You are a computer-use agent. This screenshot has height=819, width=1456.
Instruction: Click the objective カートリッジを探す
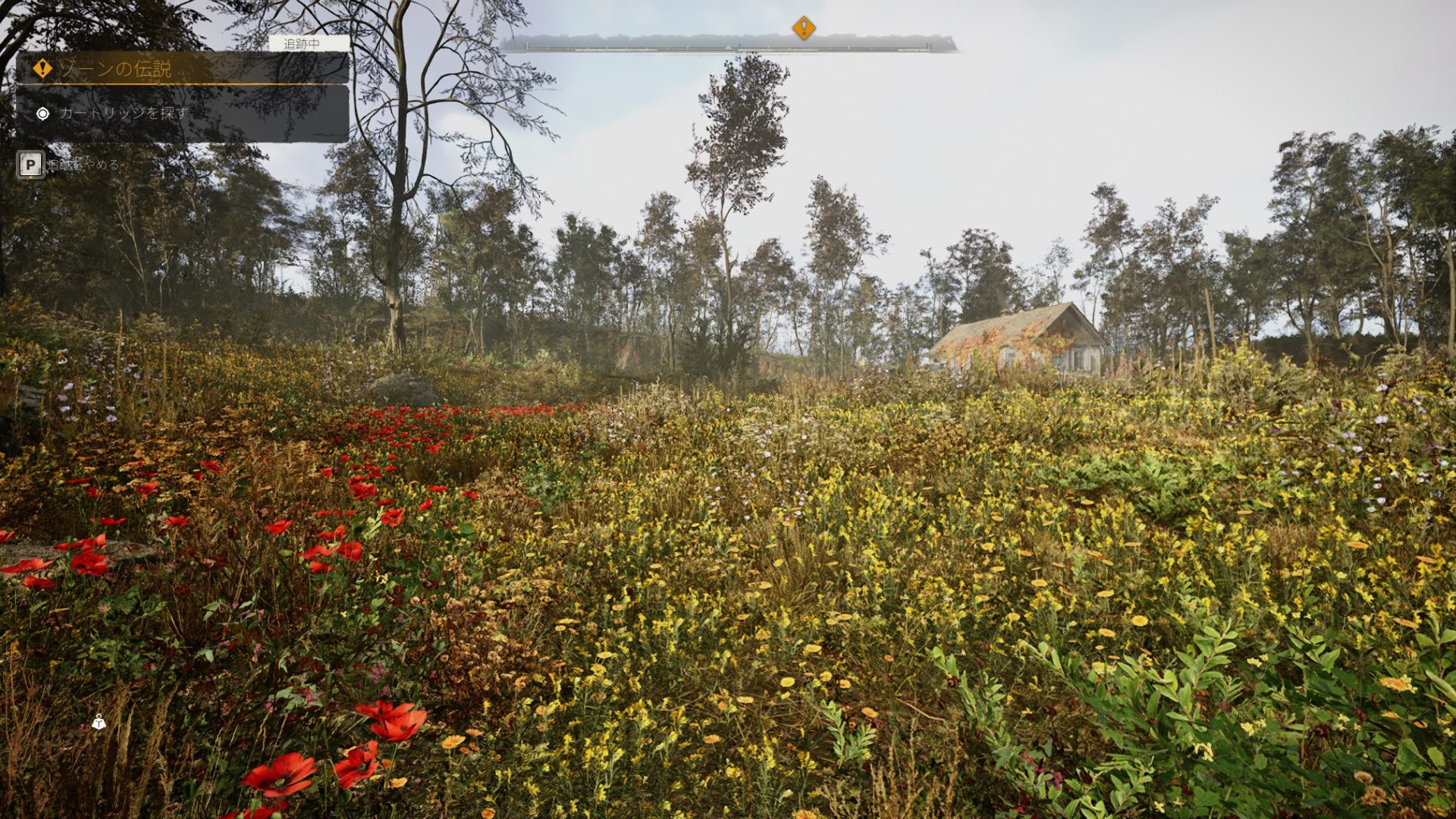tap(123, 114)
